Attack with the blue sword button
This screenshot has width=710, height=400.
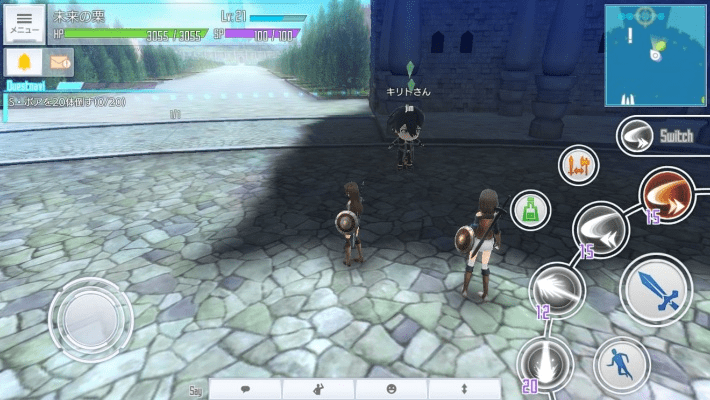click(x=655, y=290)
